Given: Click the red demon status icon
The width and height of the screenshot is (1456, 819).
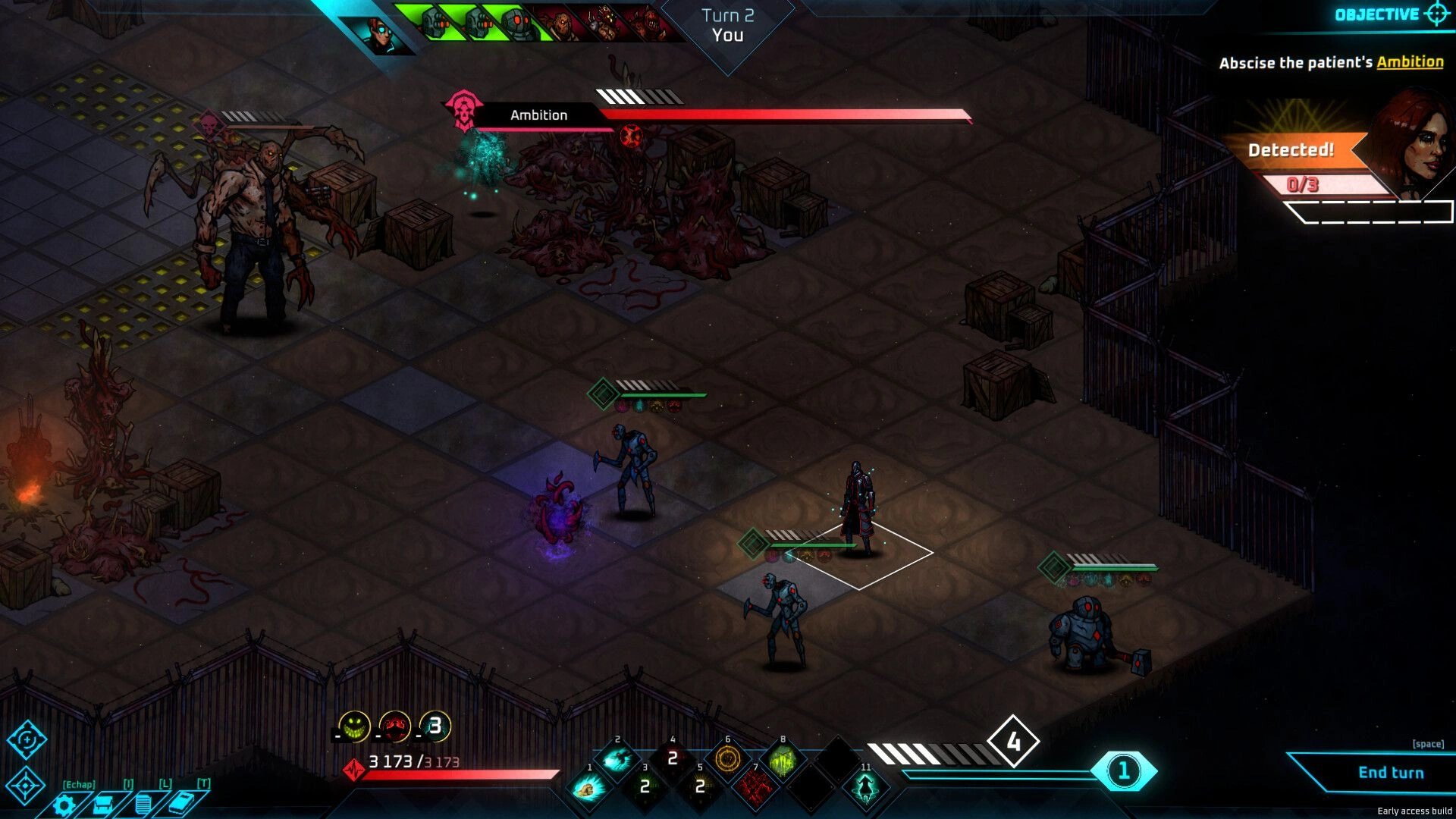Looking at the screenshot, I should tap(394, 726).
